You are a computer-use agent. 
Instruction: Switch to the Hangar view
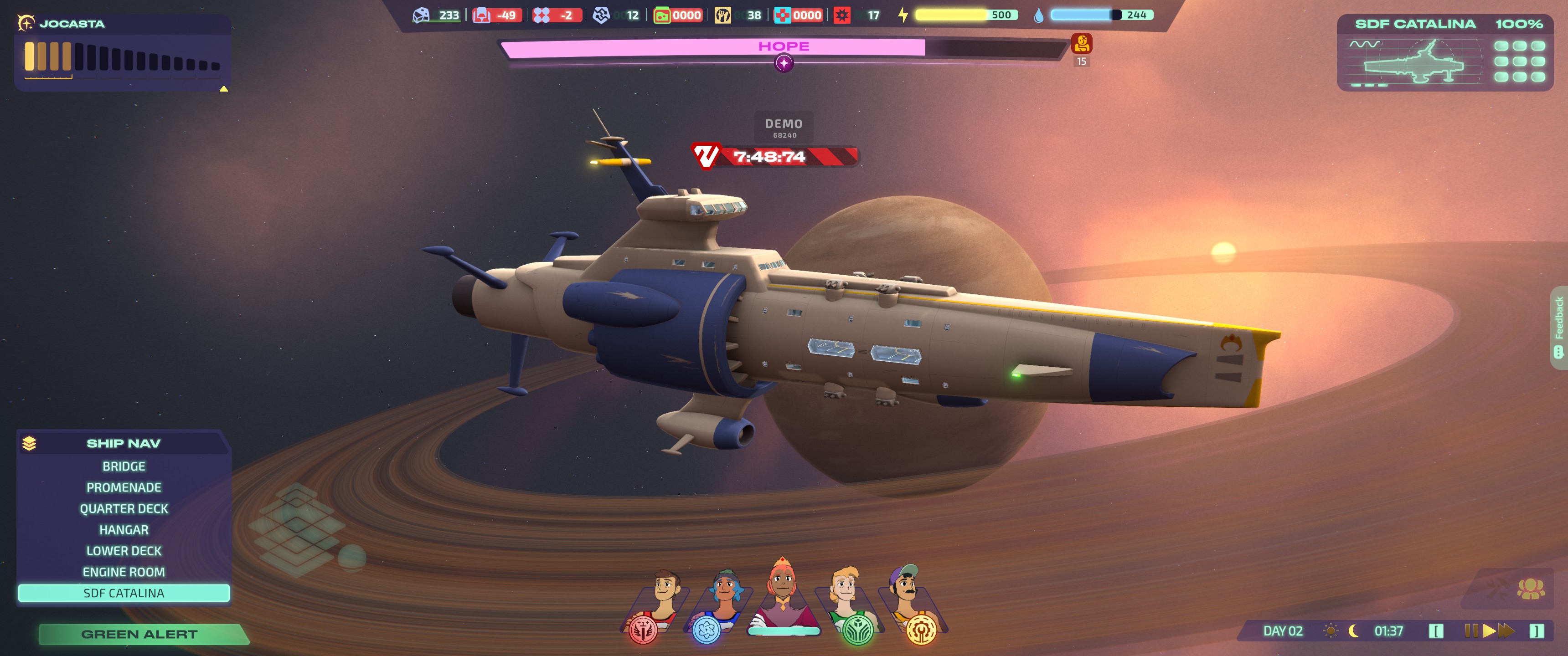(124, 530)
